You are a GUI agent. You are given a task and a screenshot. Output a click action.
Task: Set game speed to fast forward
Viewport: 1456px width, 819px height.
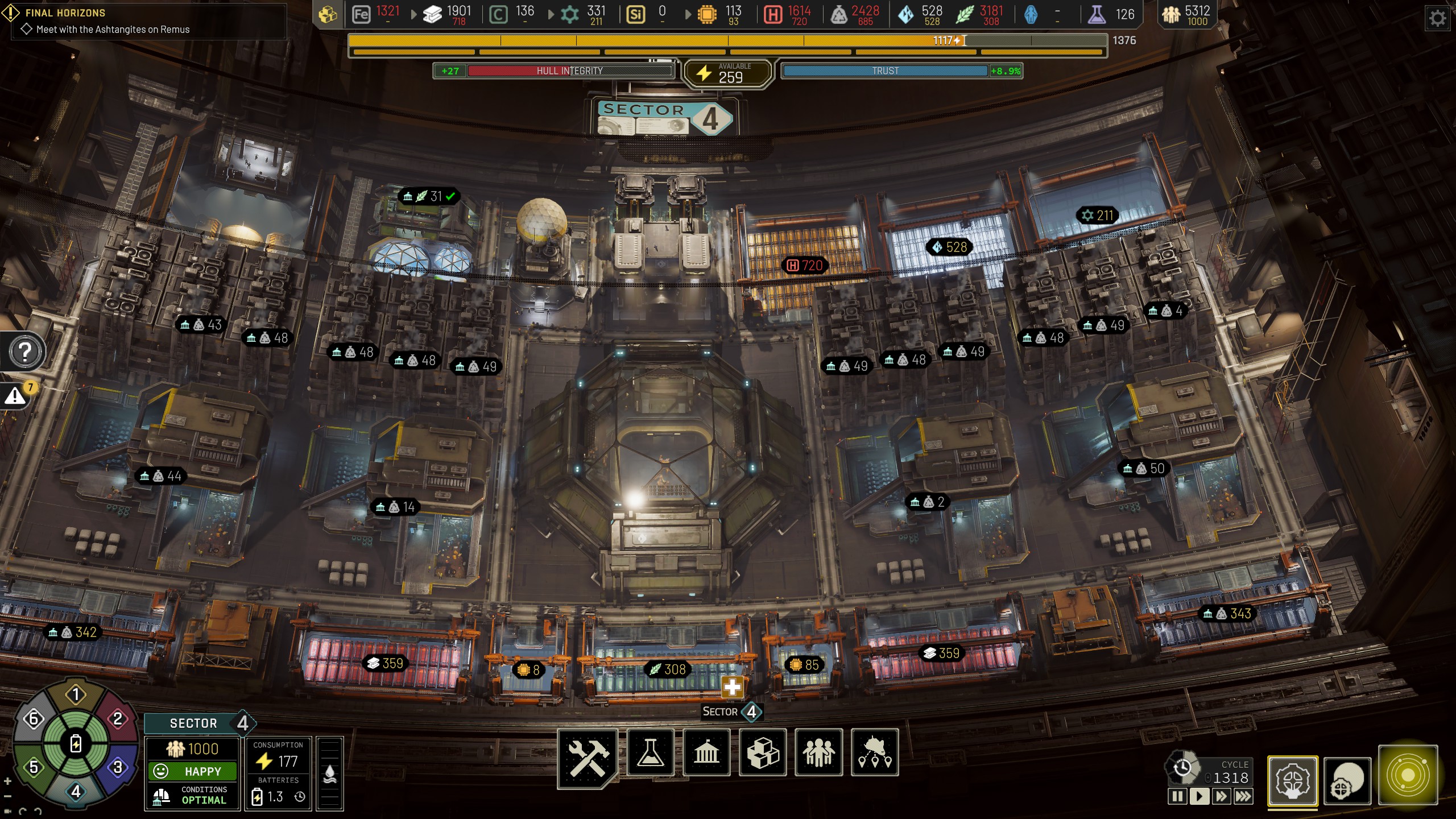(x=1221, y=796)
